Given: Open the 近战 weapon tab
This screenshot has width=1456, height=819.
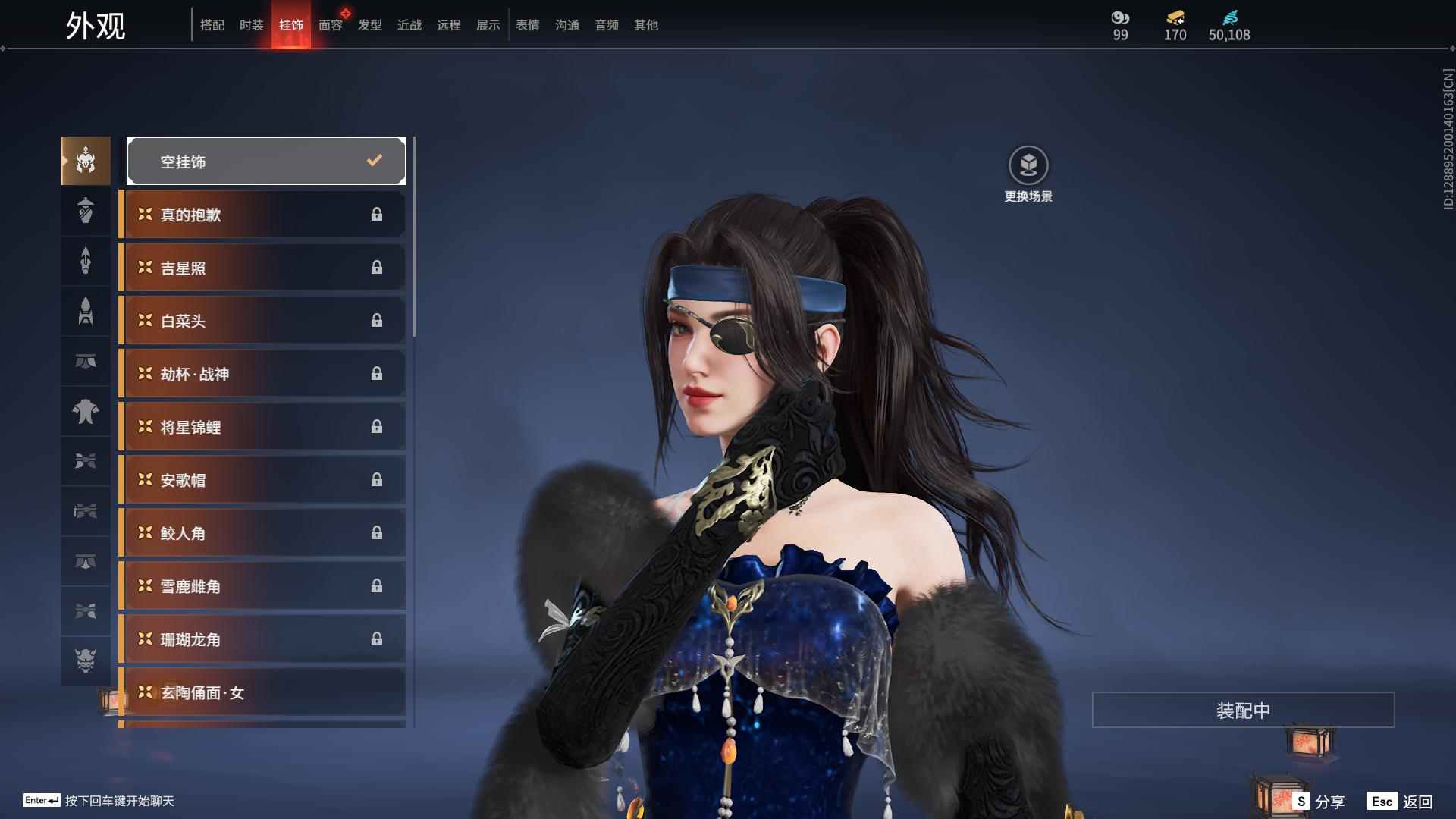Looking at the screenshot, I should point(409,25).
